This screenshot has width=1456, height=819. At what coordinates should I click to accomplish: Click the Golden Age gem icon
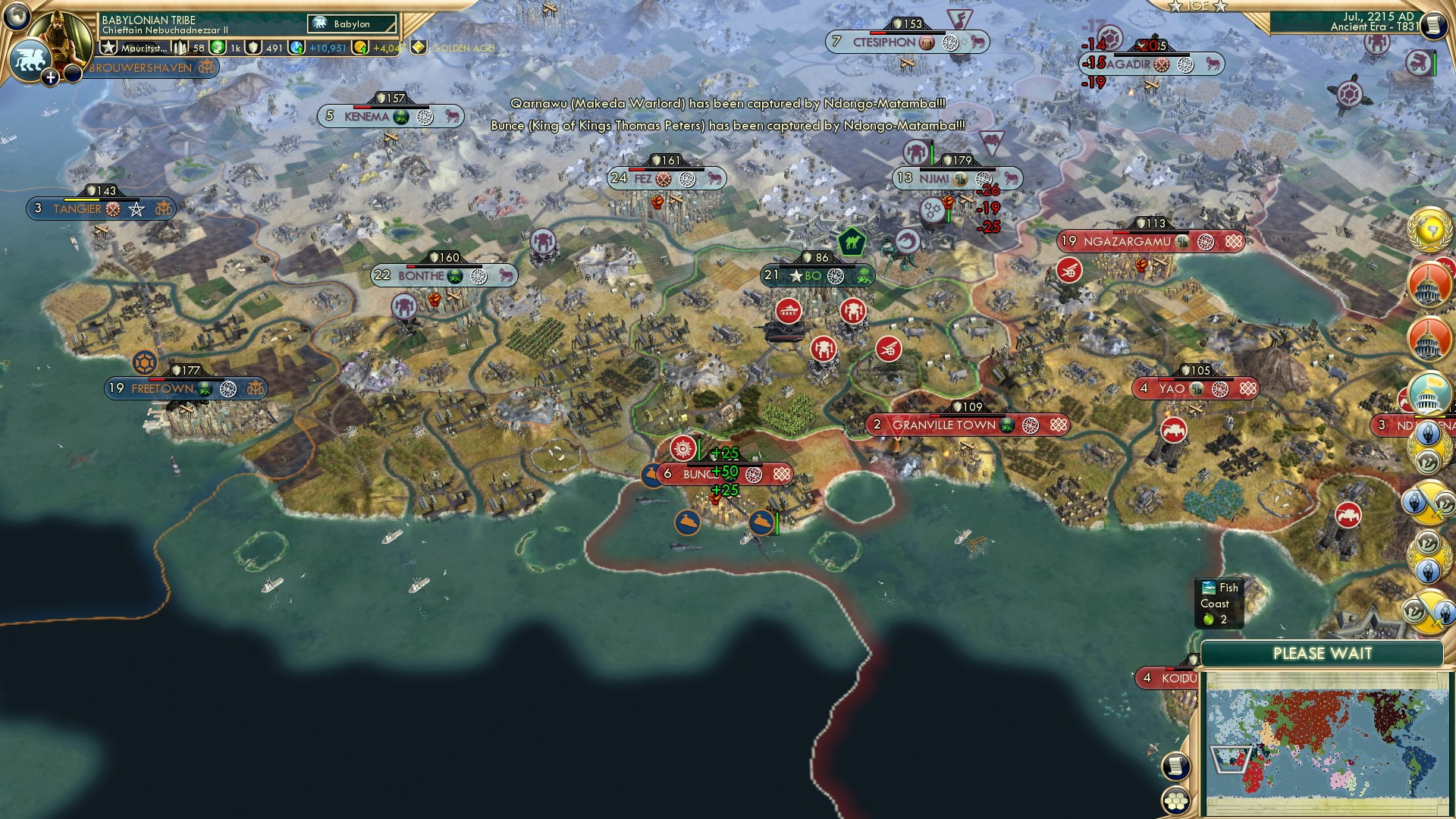pos(418,48)
